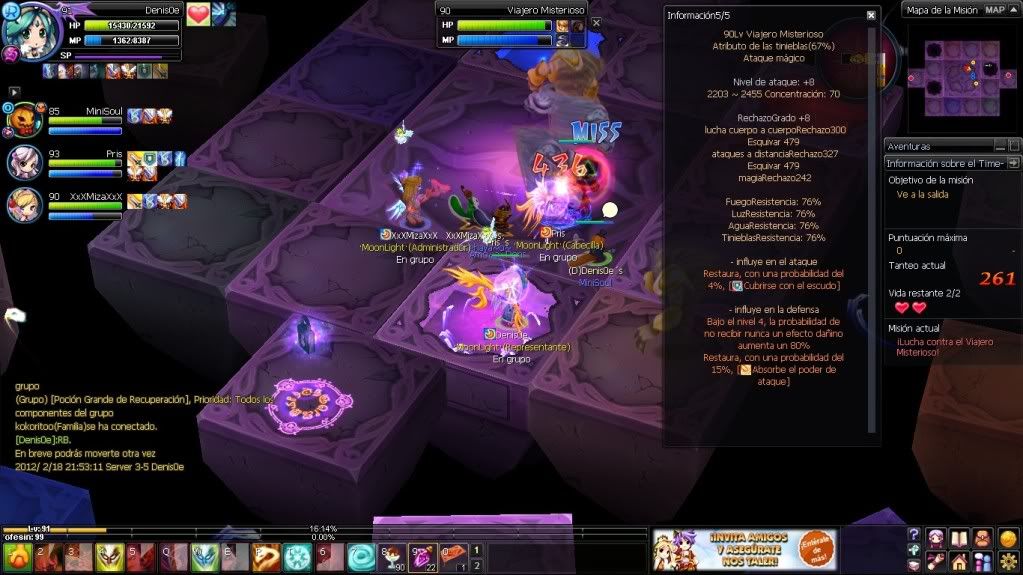Screen dimensions: 1023x575
Task: Switch to hotbar page 2
Action: pyautogui.click(x=477, y=566)
